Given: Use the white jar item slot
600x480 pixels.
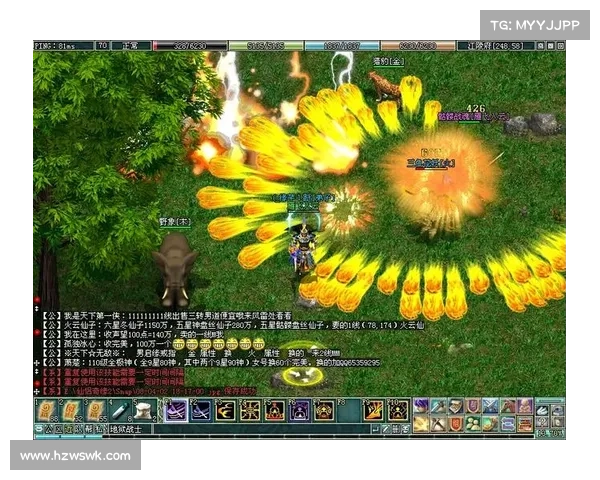Looking at the screenshot, I should pyautogui.click(x=146, y=410).
